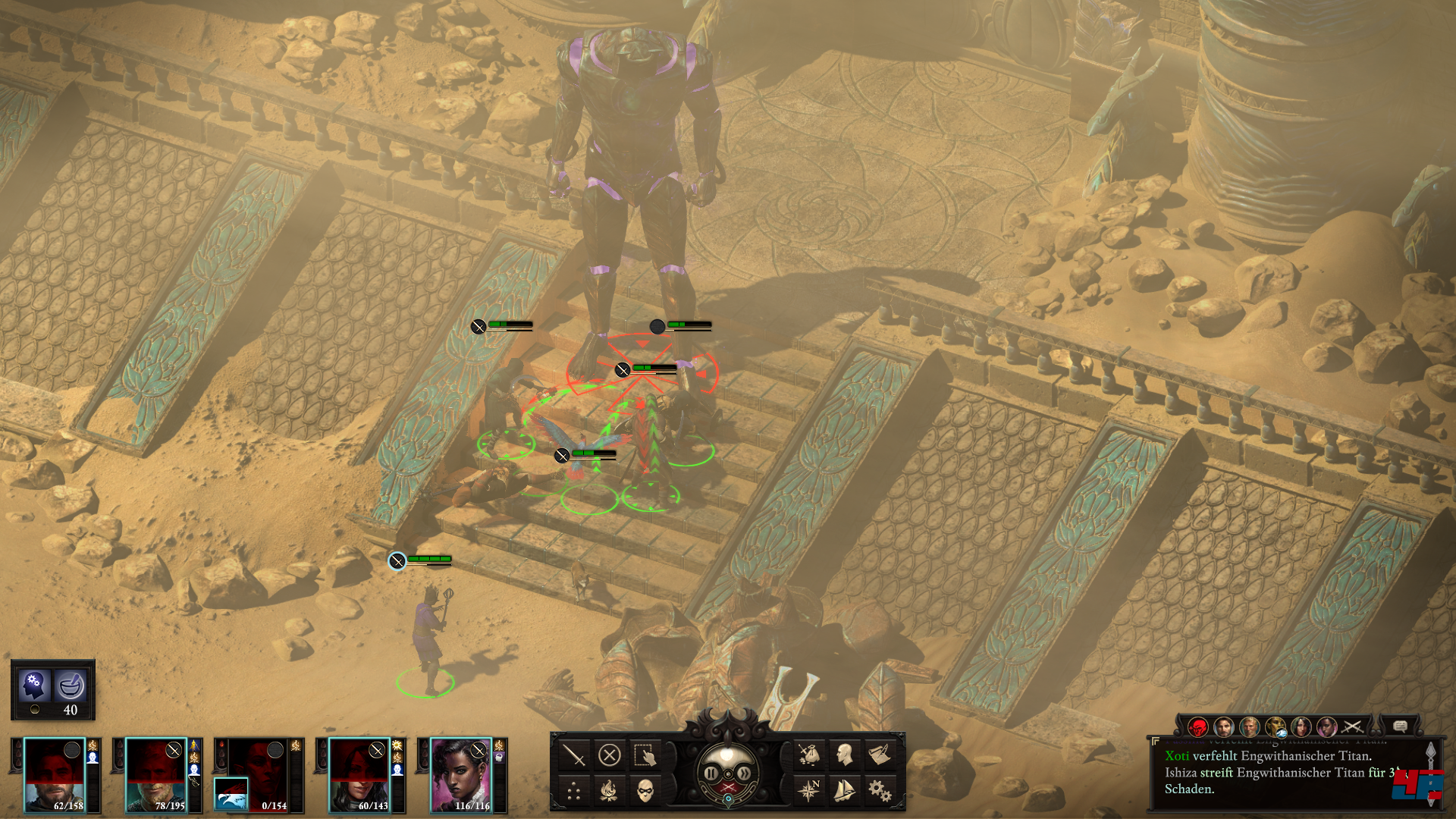Open the options gear menu
Viewport: 1456px width, 819px height.
880,791
